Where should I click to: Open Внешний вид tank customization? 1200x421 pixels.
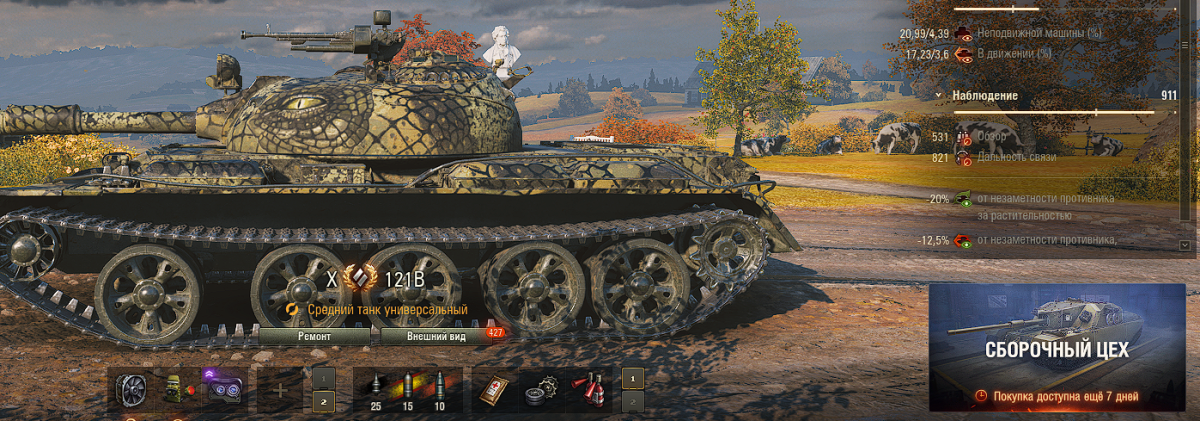438,337
